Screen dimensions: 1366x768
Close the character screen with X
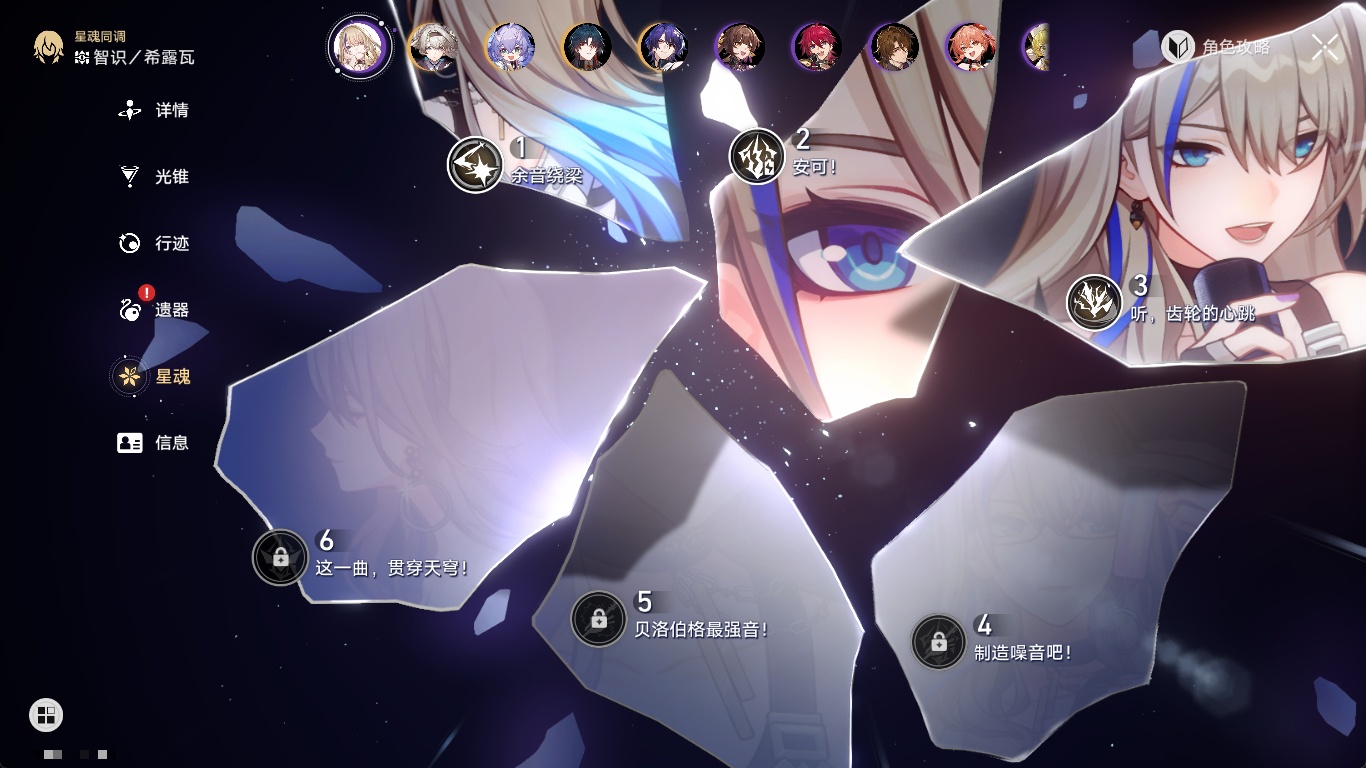(x=1325, y=47)
